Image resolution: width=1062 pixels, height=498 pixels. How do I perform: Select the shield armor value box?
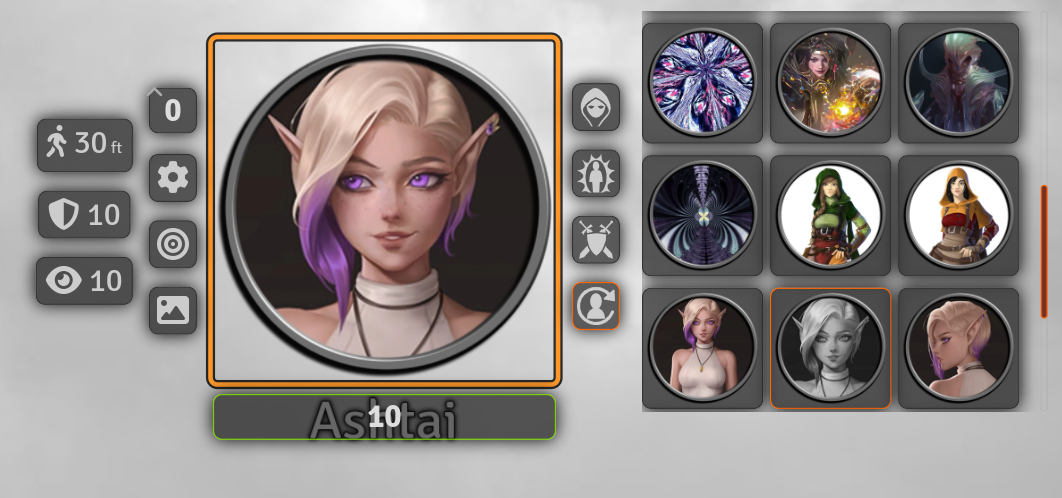84,214
